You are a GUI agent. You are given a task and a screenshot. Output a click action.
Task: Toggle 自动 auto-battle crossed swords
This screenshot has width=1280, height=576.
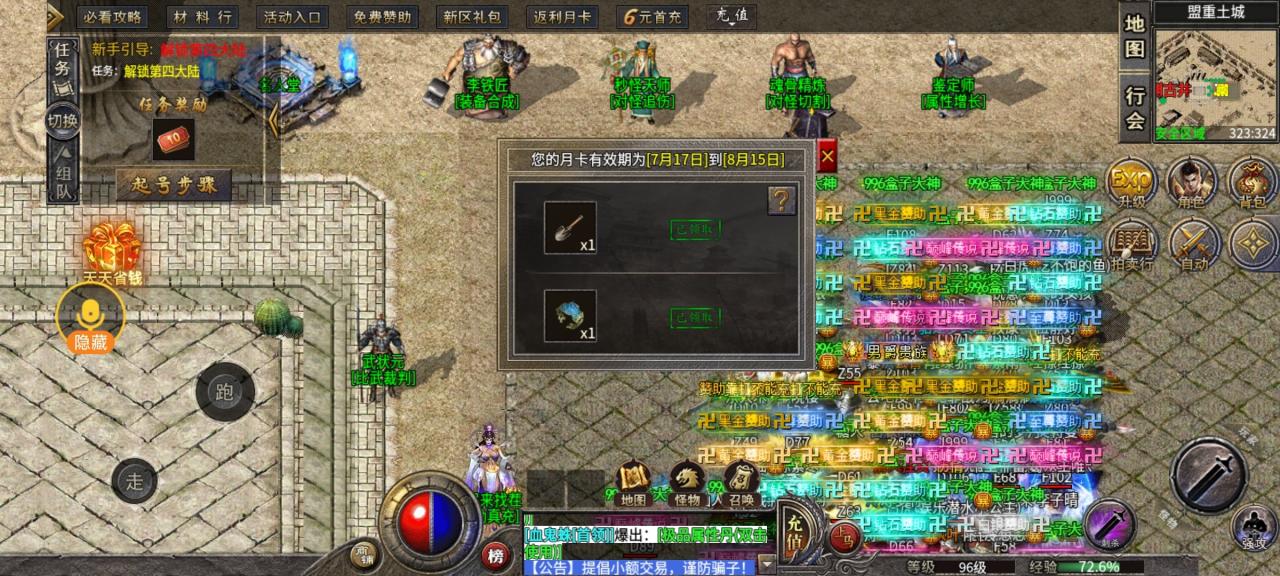[x=1193, y=246]
